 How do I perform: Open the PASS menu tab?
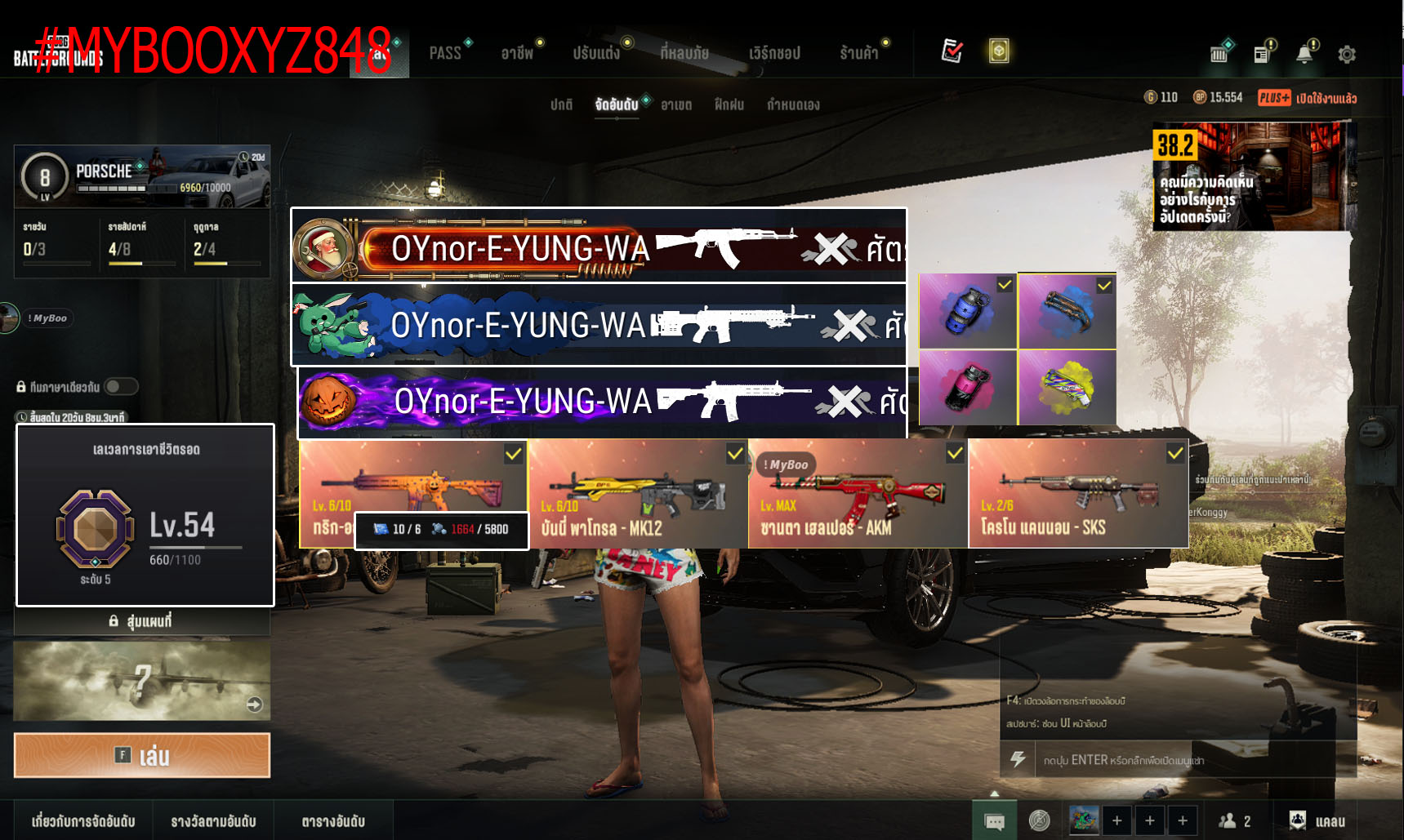click(x=445, y=53)
